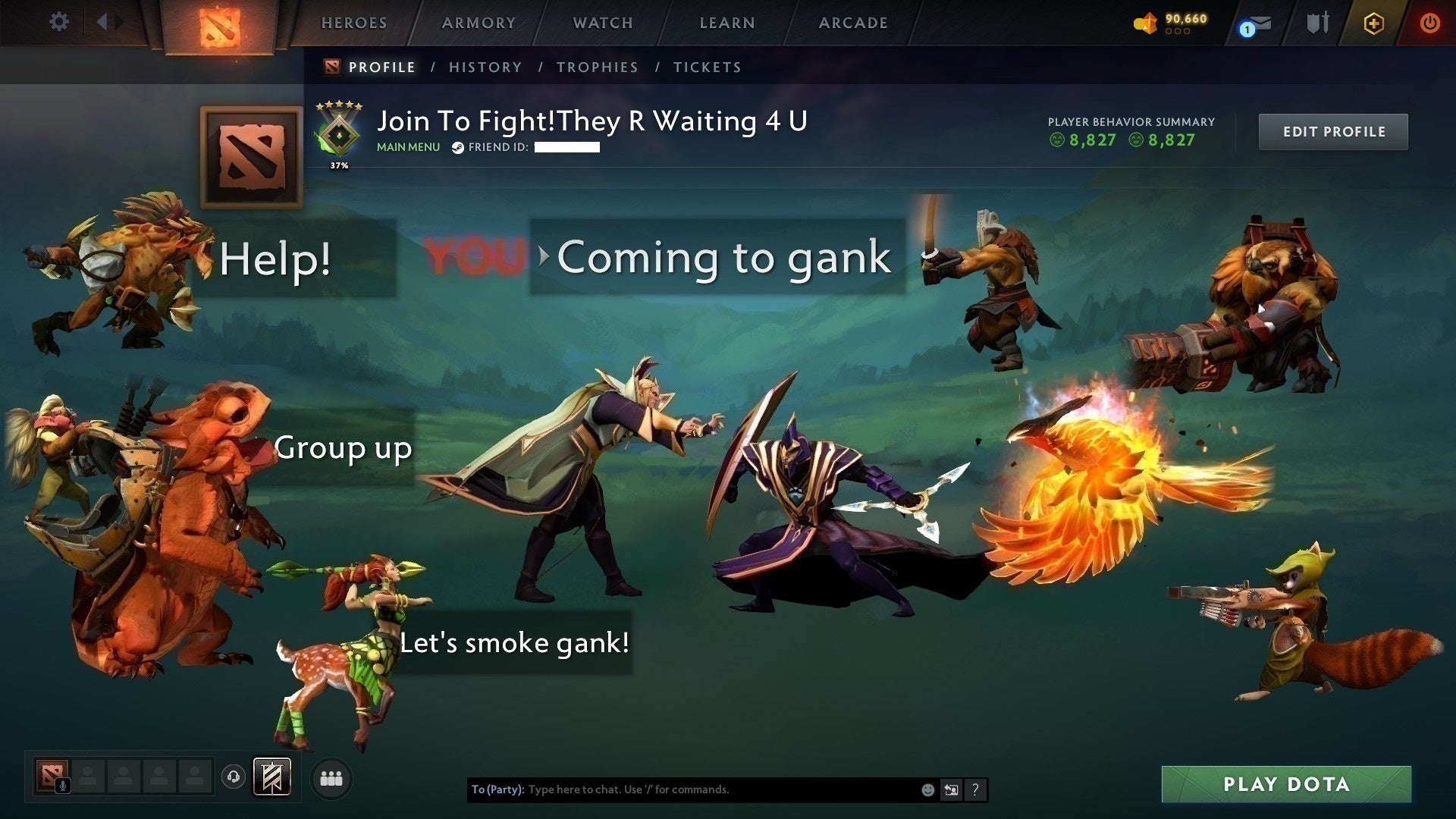Expand the 'Coming to gank' chat wheel entry
The height and width of the screenshot is (819, 1456).
tap(541, 258)
